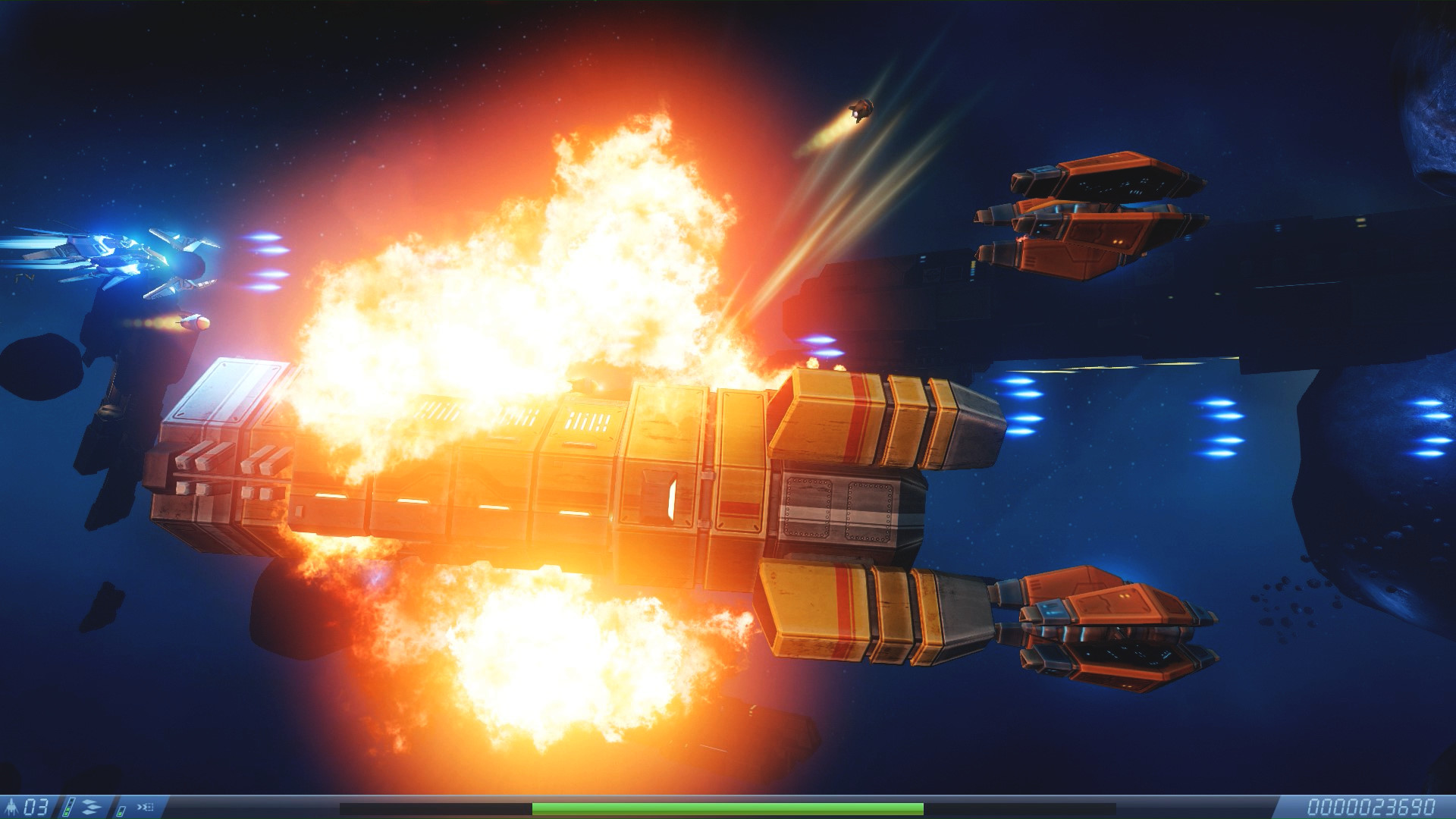Select the triple-shot primary weapon icon
Screen dimensions: 1456x819
click(90, 807)
